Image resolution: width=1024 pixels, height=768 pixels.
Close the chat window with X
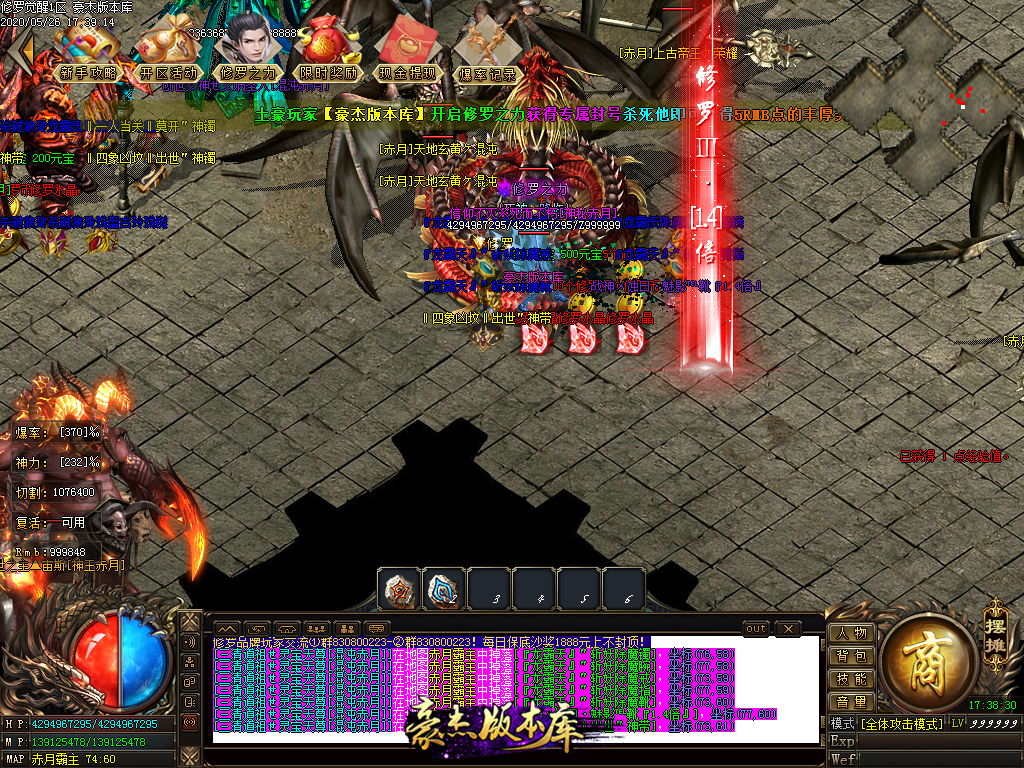pos(788,628)
